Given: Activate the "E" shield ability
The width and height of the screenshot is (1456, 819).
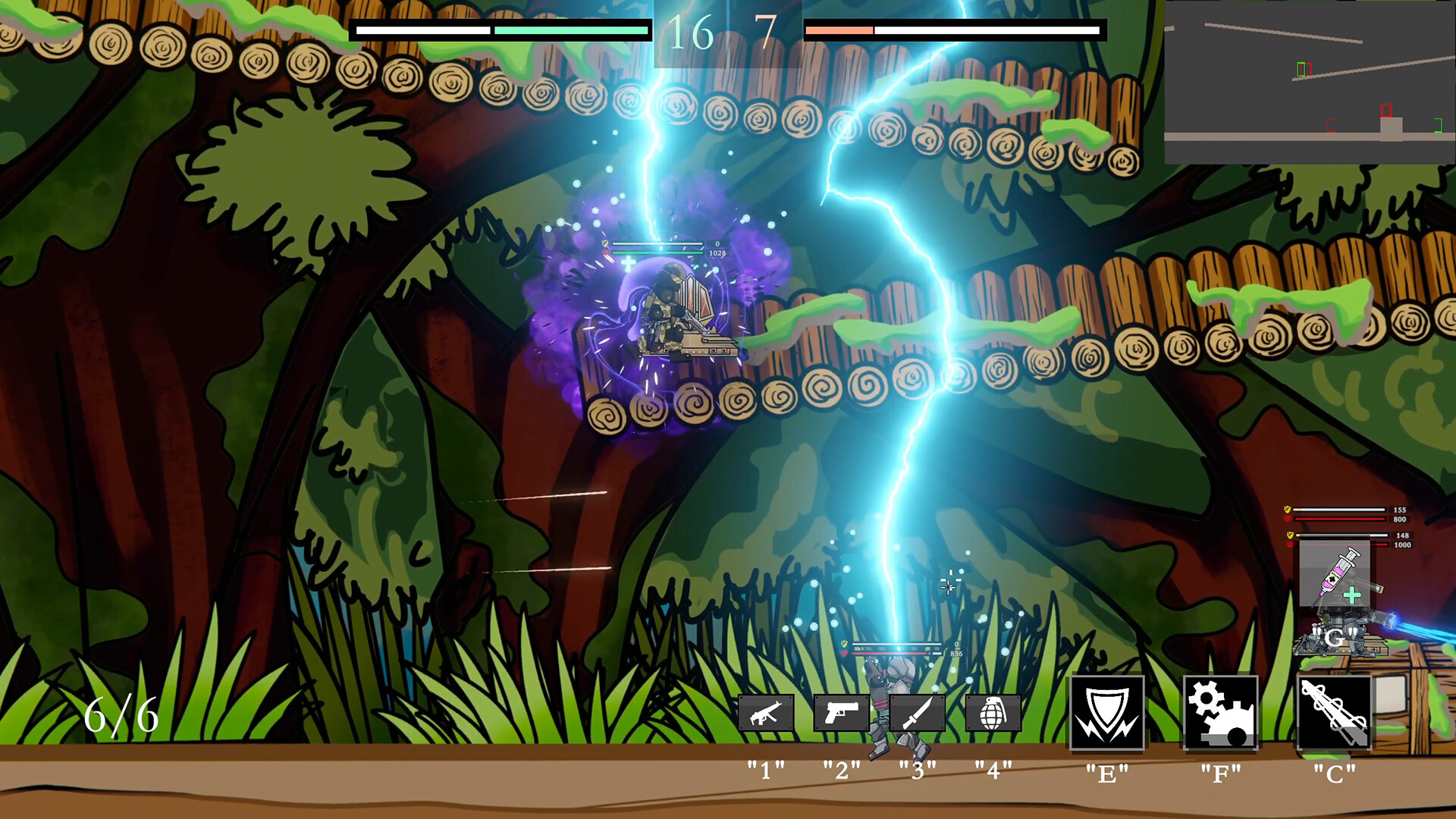Looking at the screenshot, I should [x=1108, y=714].
